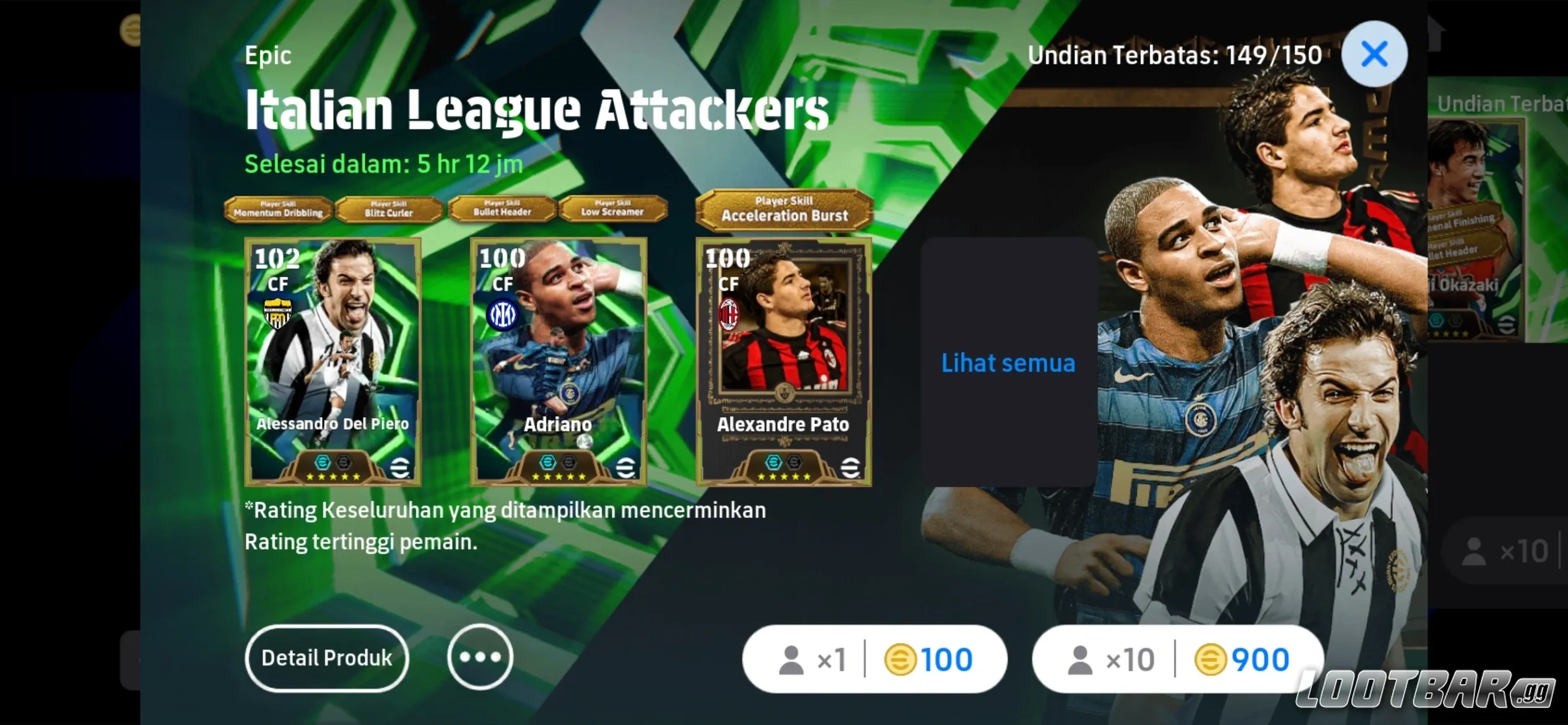Select the Bullet Header skill badge

tap(502, 209)
